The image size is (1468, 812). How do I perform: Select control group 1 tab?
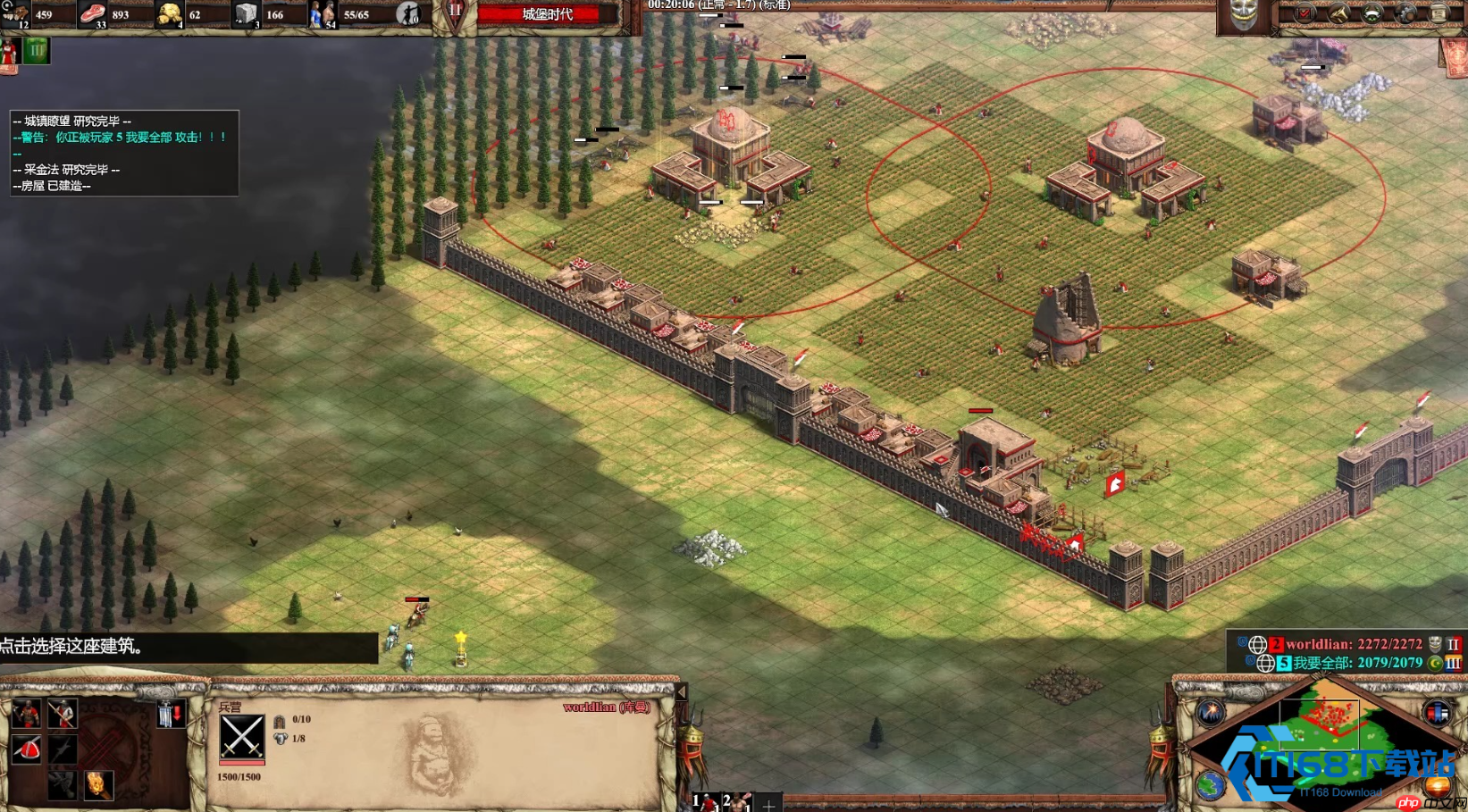[704, 802]
